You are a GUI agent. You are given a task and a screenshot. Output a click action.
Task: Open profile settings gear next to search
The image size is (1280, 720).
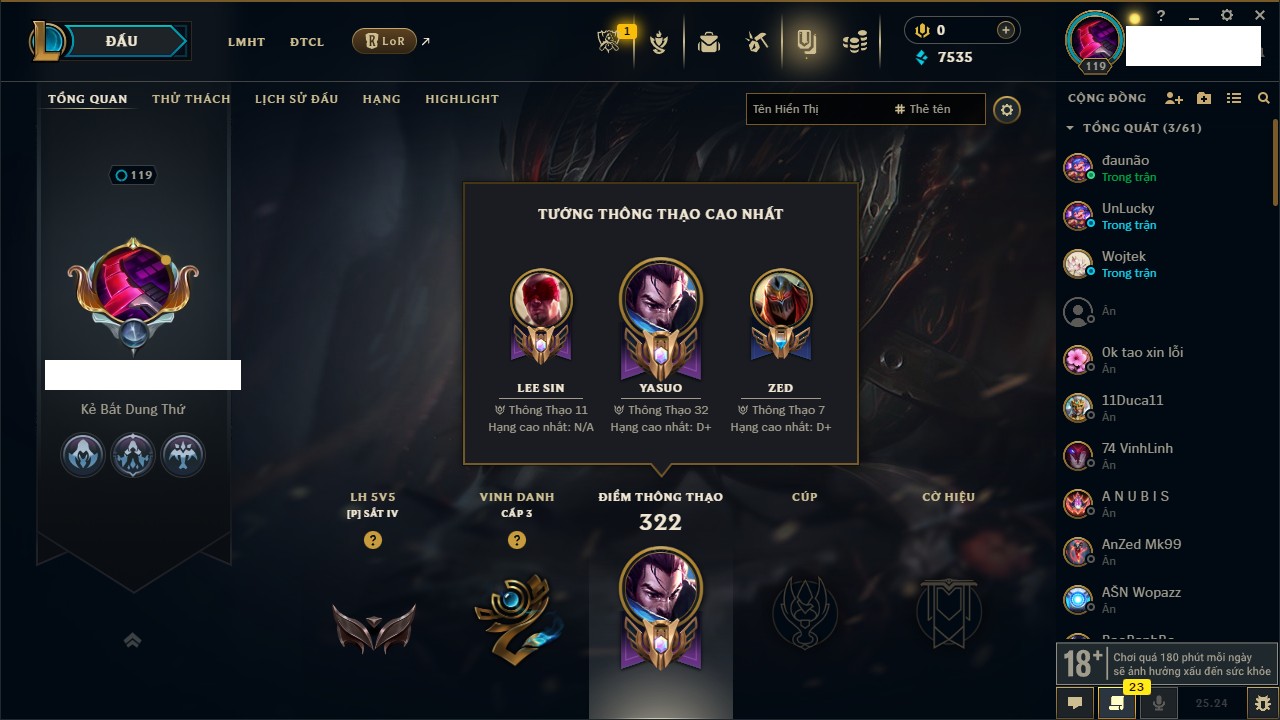pyautogui.click(x=1007, y=109)
